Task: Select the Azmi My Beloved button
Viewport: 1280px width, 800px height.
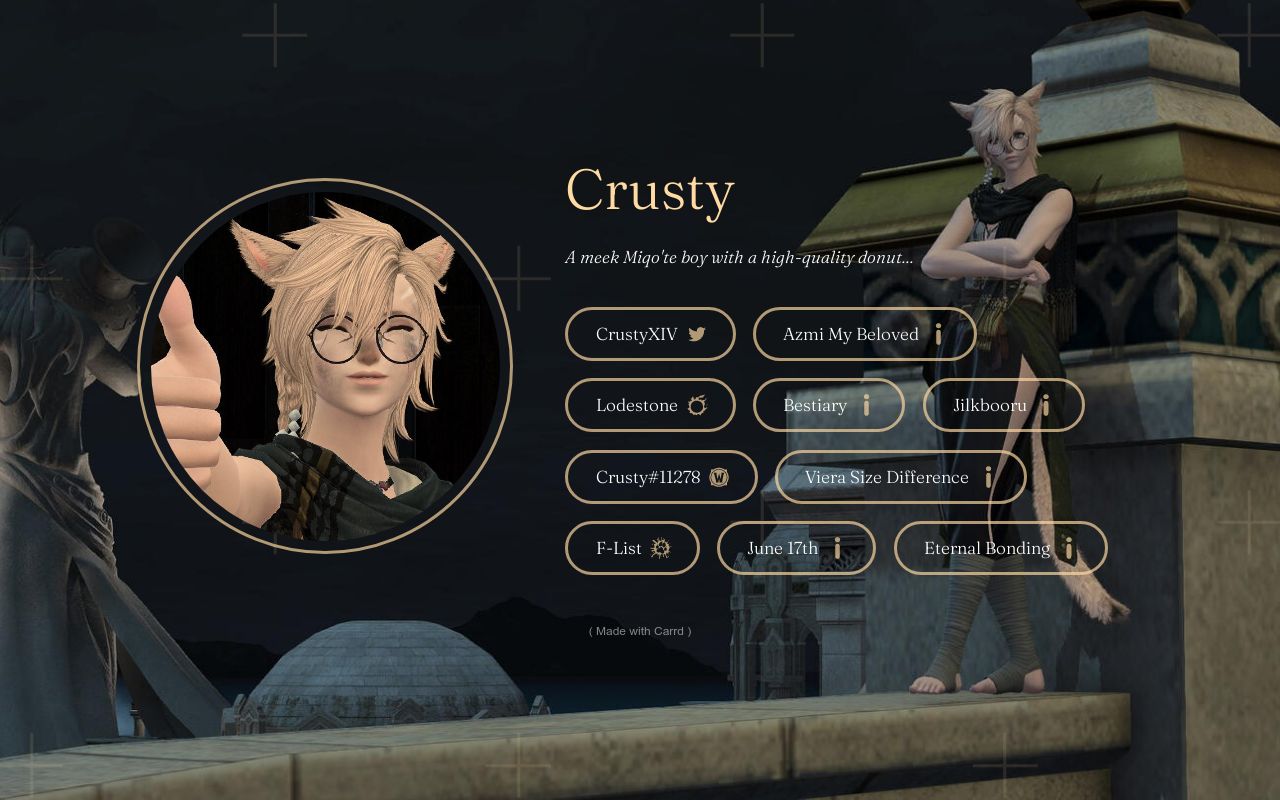Action: coord(864,334)
